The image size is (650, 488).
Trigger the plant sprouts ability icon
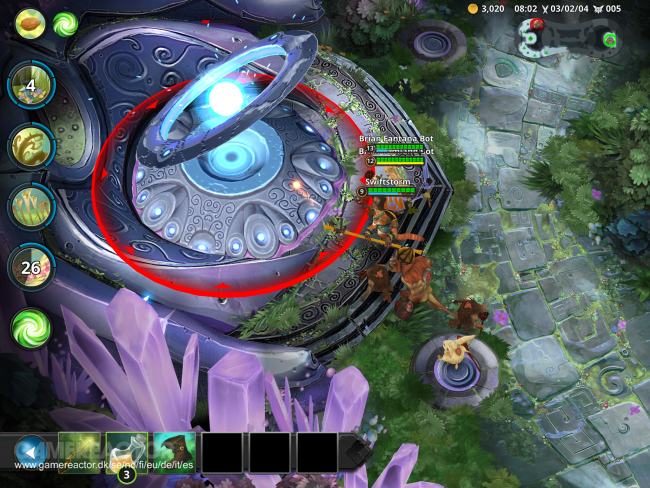tap(31, 206)
